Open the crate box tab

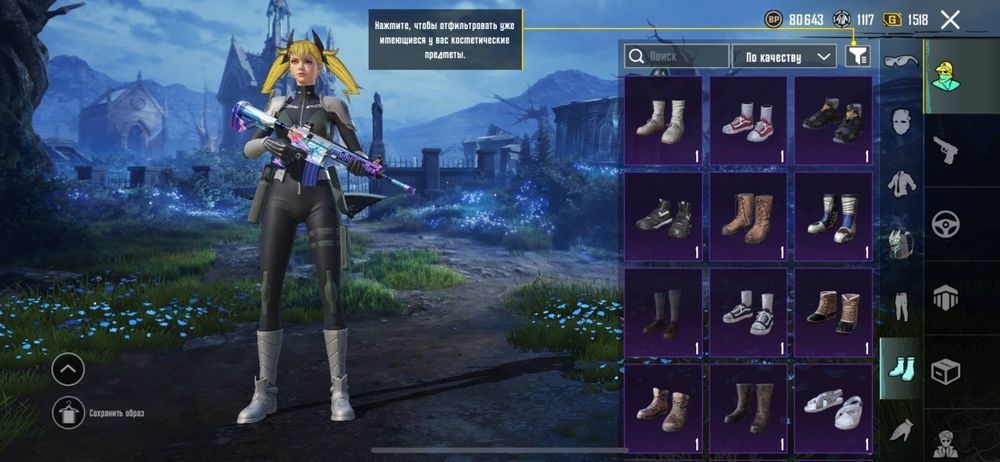[945, 372]
